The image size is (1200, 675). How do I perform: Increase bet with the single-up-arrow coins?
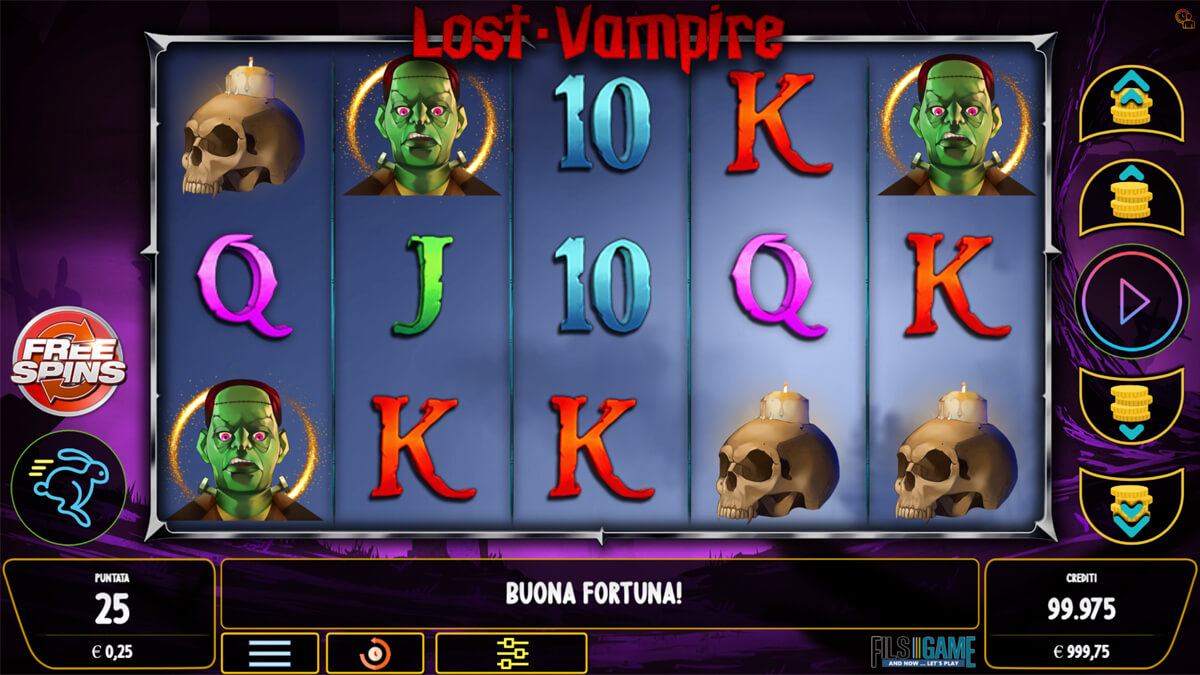coord(1131,197)
